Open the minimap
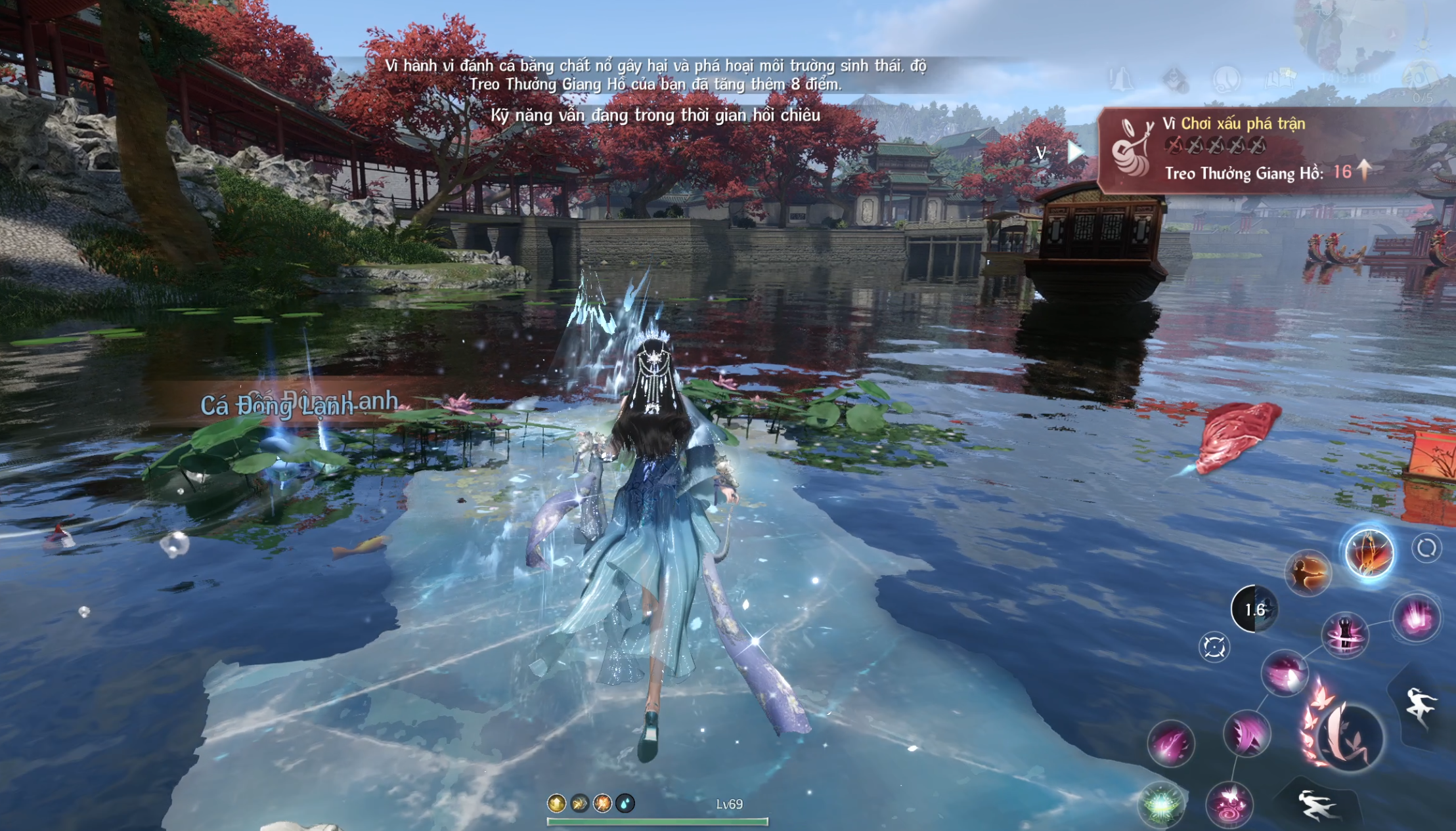Image resolution: width=1456 pixels, height=831 pixels. pyautogui.click(x=1353, y=33)
